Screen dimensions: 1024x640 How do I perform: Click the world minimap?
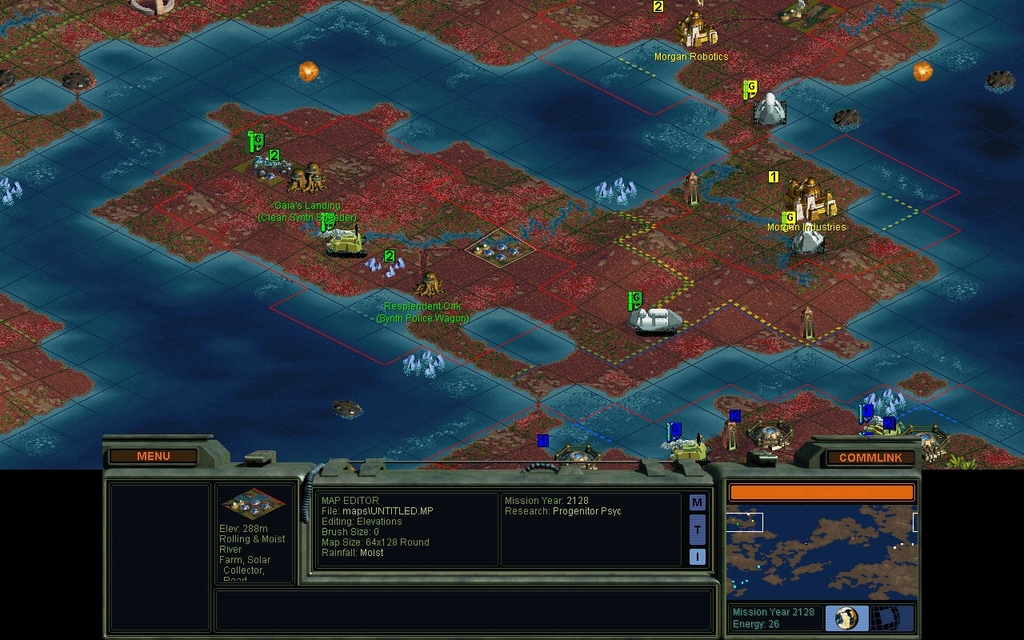[x=821, y=552]
